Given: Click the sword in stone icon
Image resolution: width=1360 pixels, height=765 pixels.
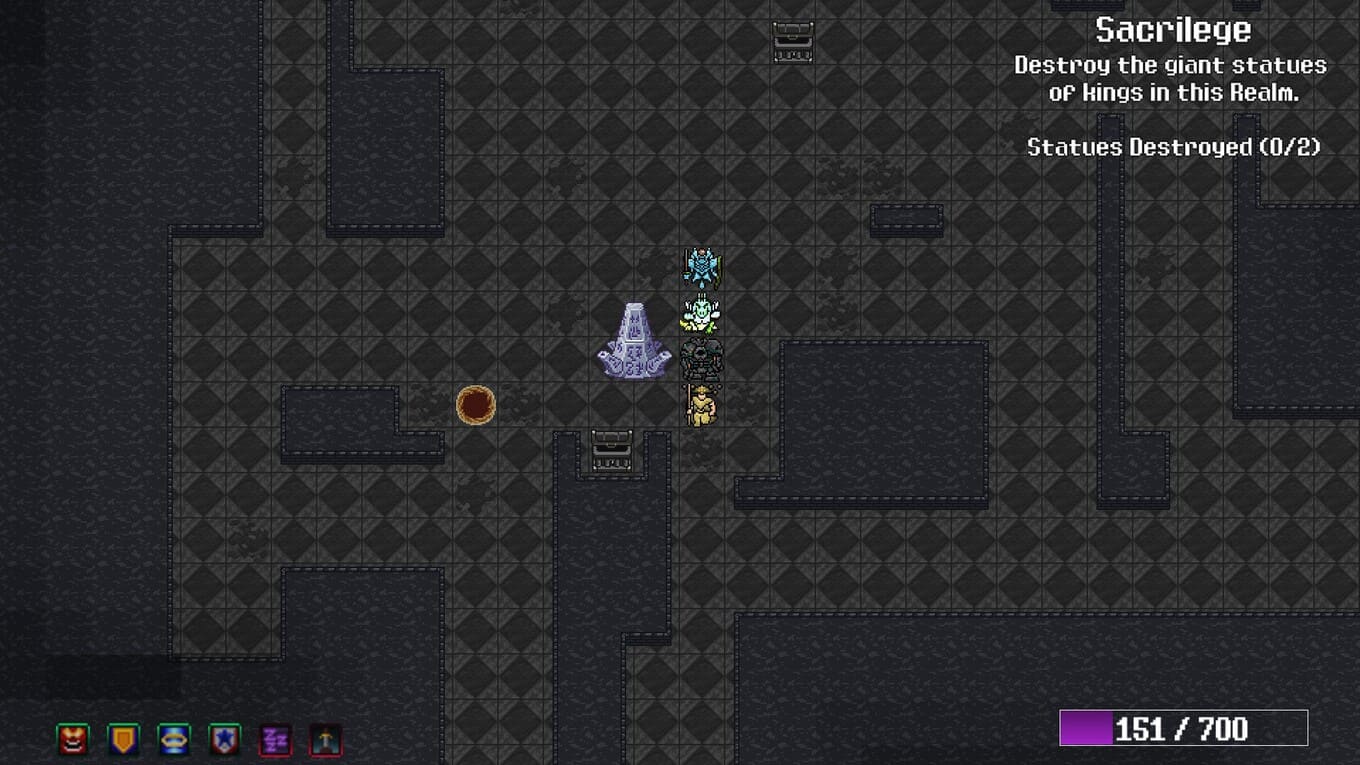Looking at the screenshot, I should point(326,740).
